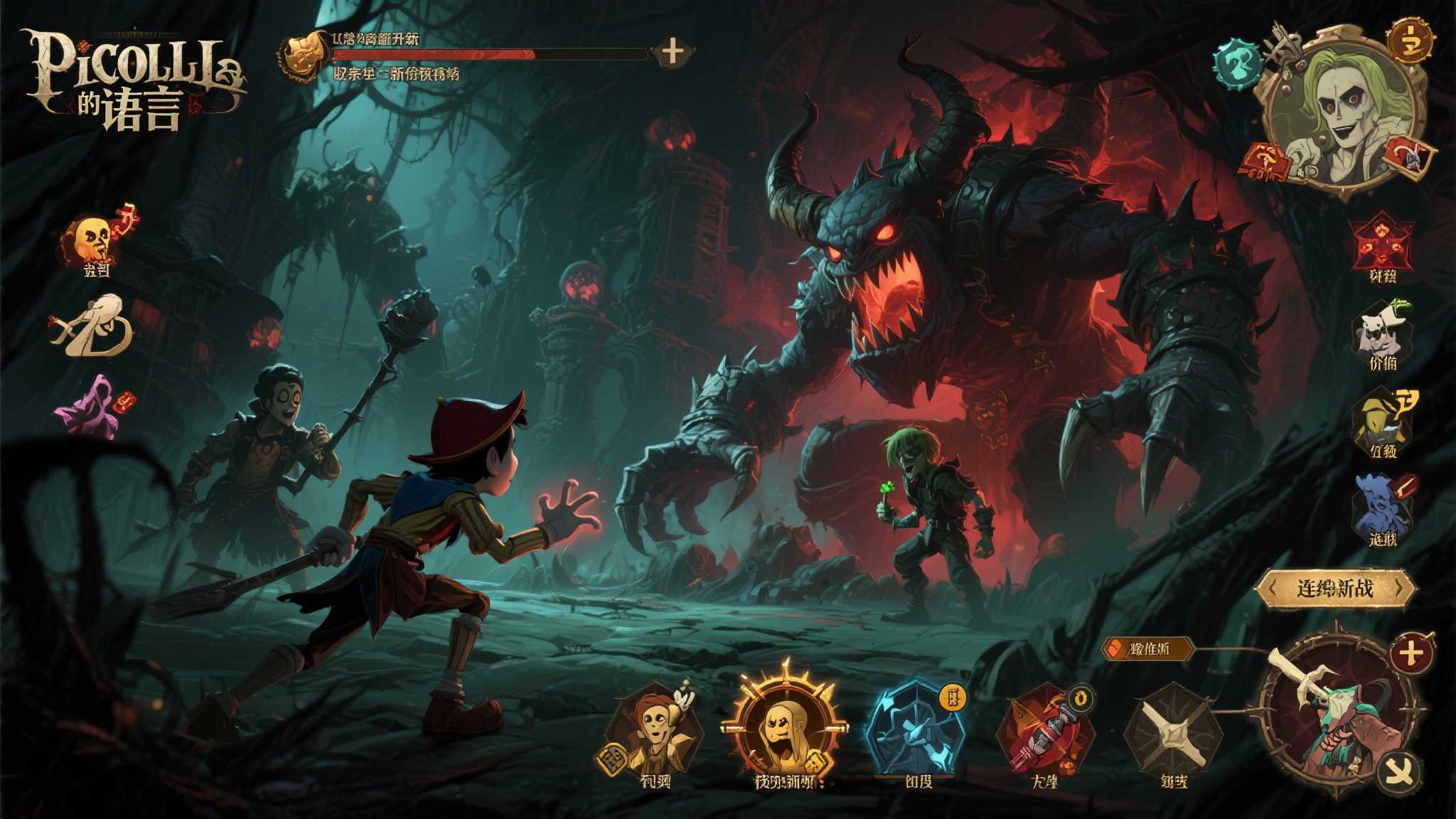
Task: Click the plus button on attack wheel
Action: pos(1410,653)
